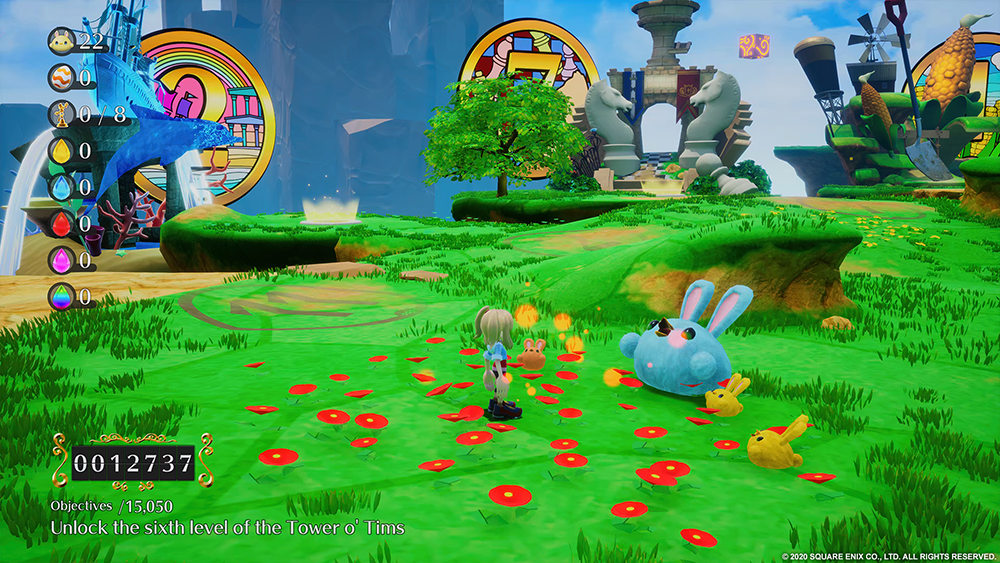1000x563 pixels.
Task: Click the yellow Tim creature counter icon
Action: (x=62, y=41)
